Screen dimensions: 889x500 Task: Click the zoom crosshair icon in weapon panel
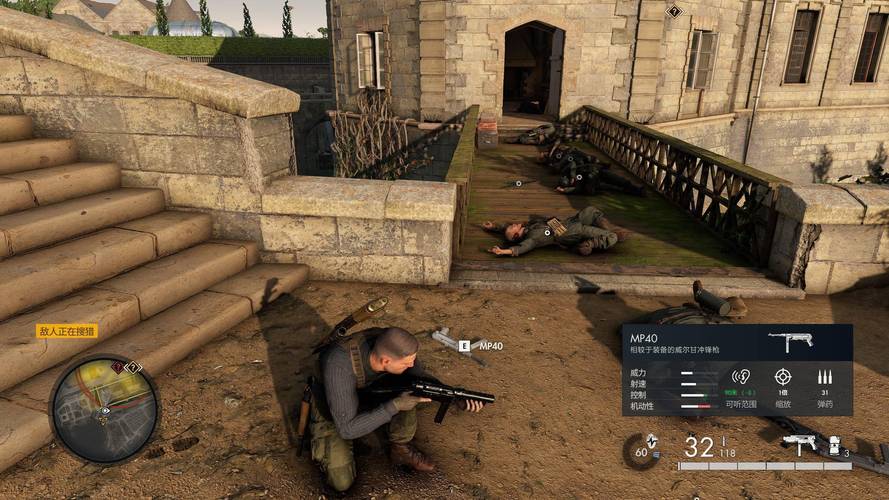tap(783, 377)
